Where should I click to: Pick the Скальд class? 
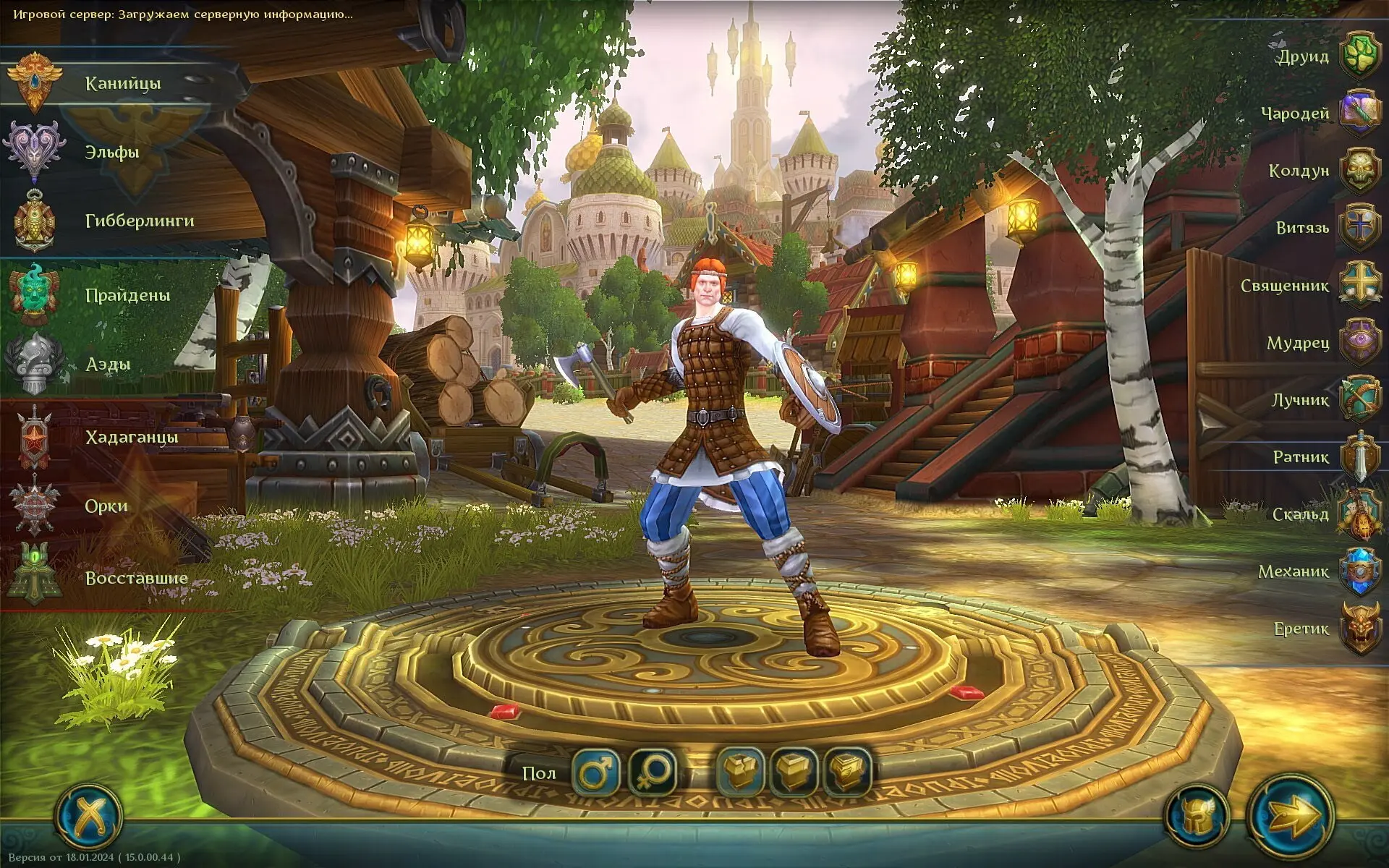click(x=1359, y=514)
